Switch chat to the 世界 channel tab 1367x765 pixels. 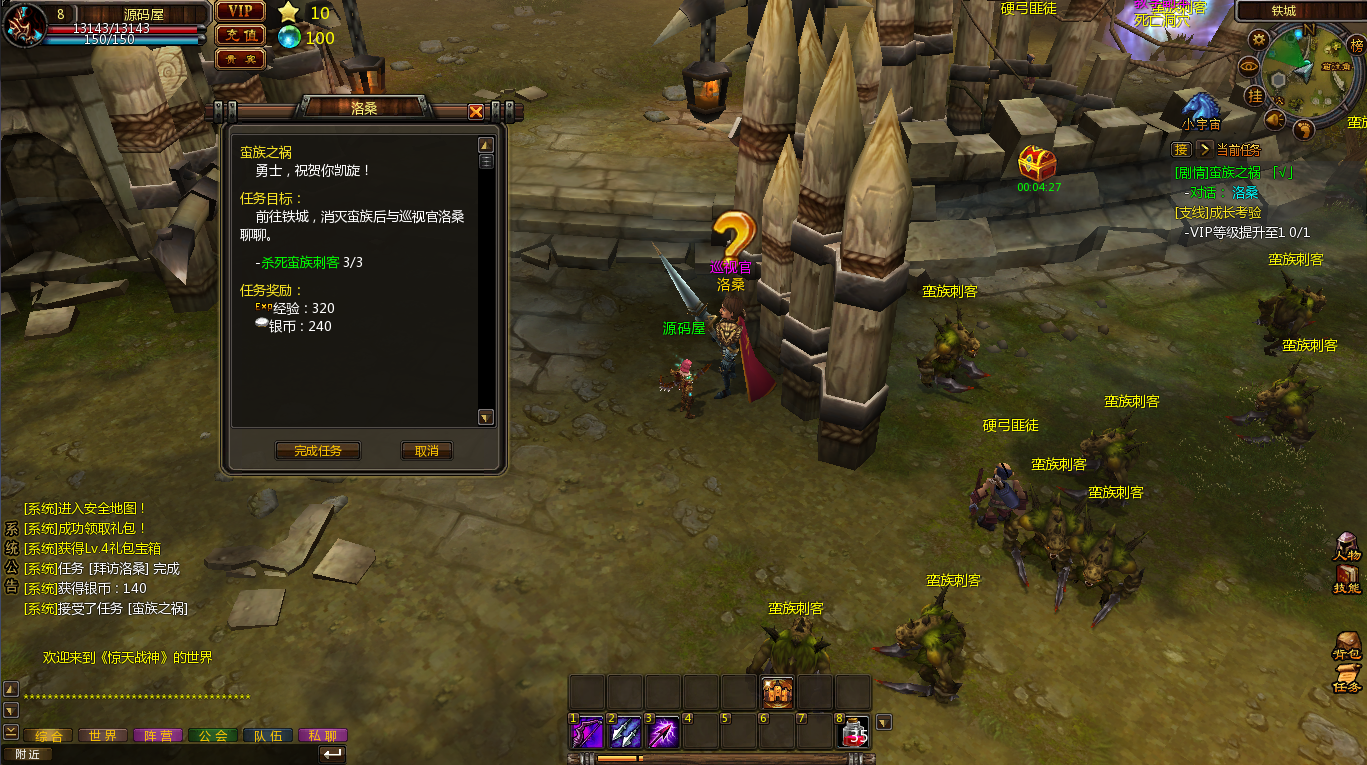[x=102, y=735]
